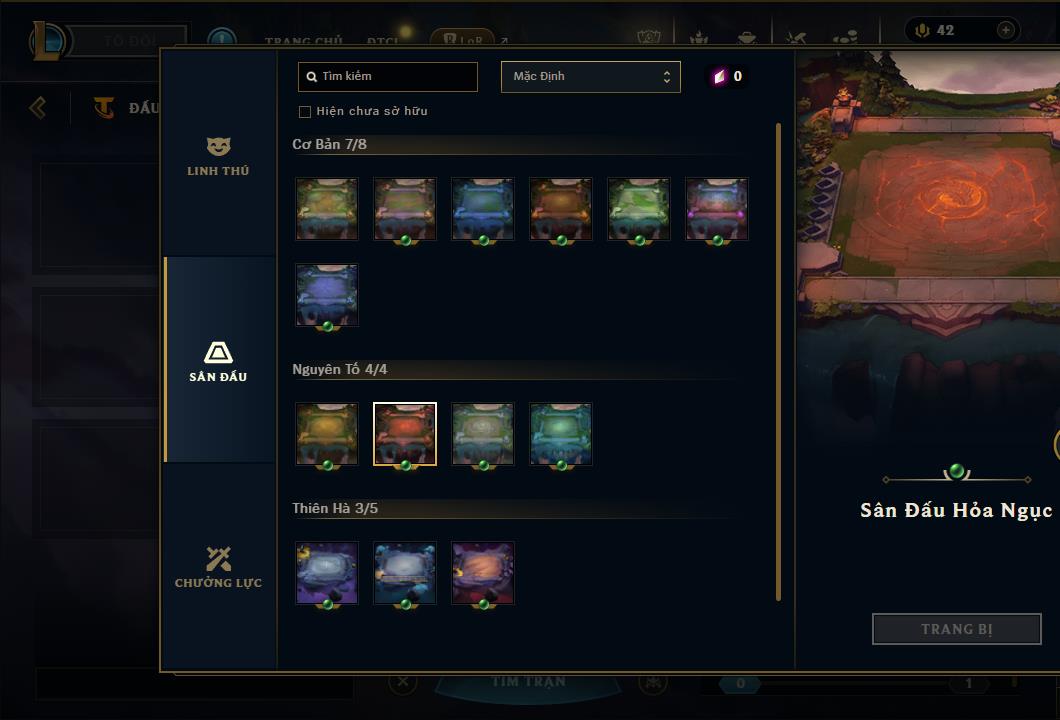Select the Chưởng Lực tab

[218, 567]
